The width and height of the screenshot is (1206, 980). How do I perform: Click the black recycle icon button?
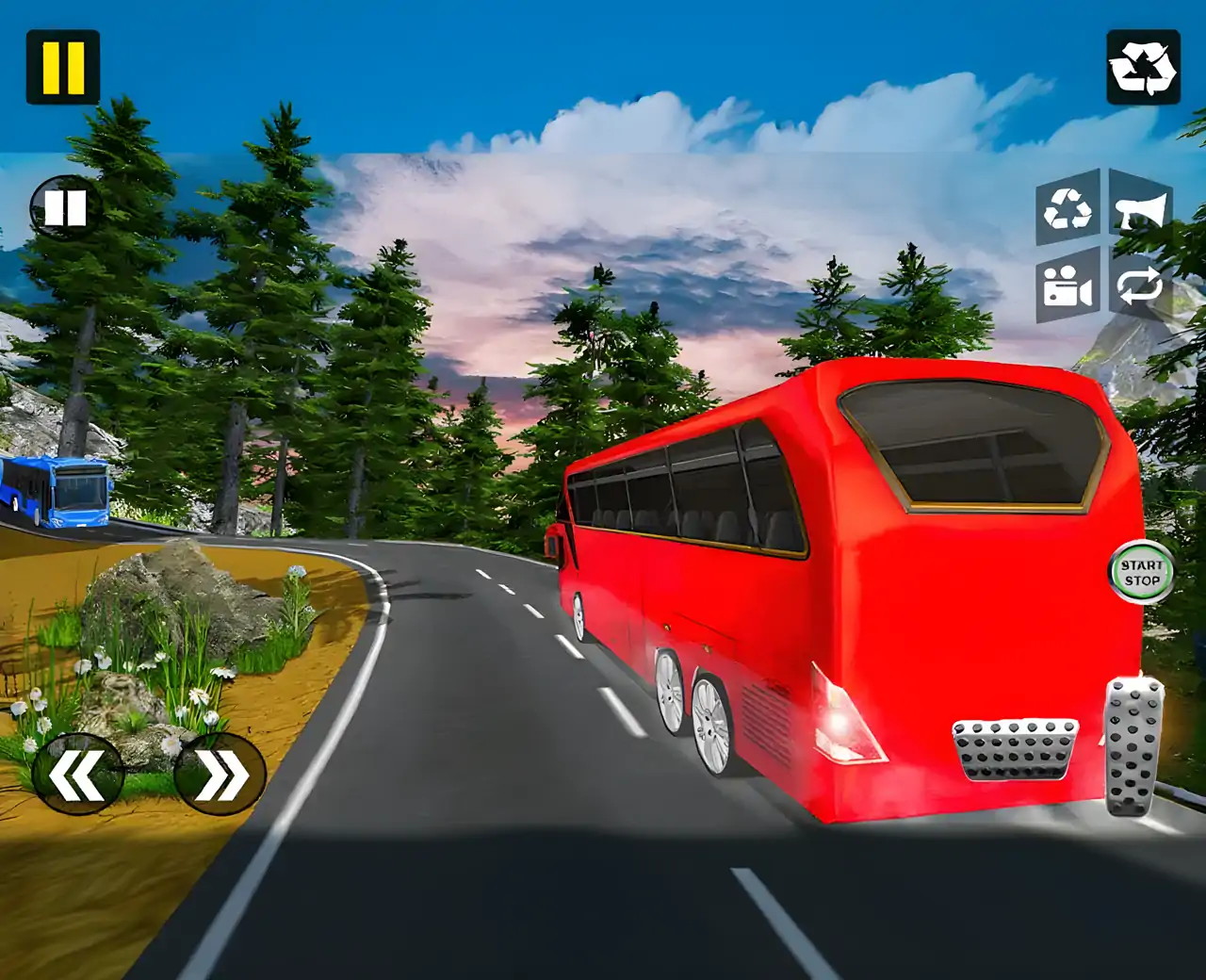[1143, 68]
